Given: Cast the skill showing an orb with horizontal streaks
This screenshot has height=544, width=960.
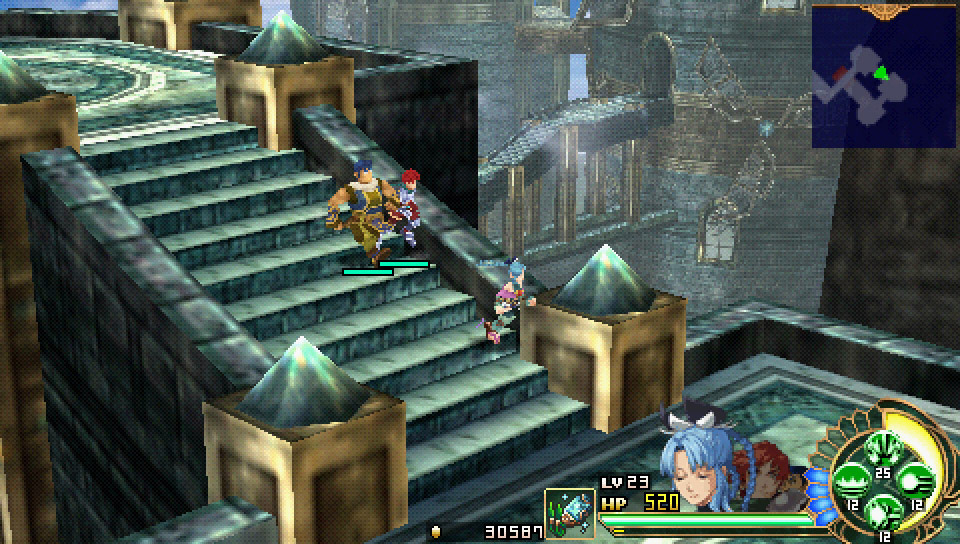Looking at the screenshot, I should 916,480.
